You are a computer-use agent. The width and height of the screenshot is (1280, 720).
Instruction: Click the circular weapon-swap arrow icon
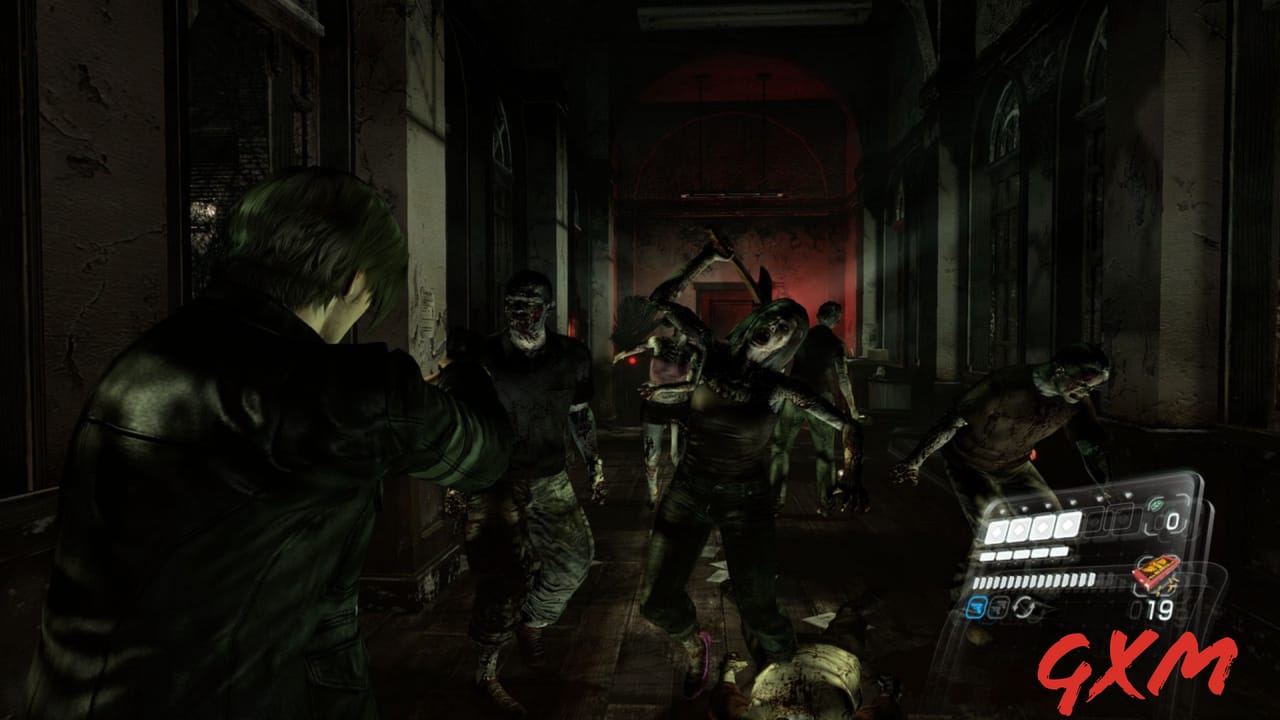1024,606
